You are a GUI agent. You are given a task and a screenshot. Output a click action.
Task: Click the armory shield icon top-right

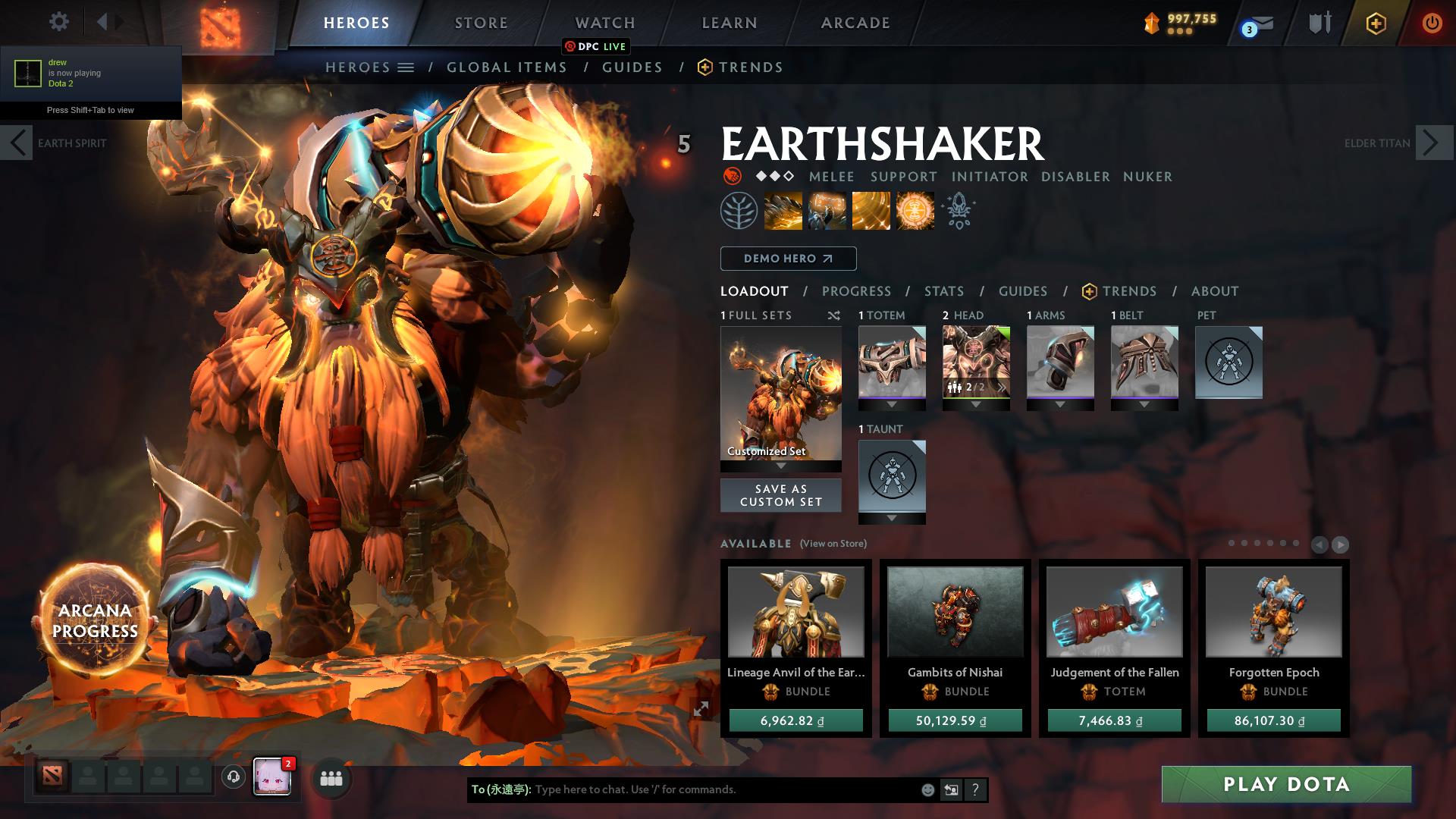click(x=1319, y=24)
